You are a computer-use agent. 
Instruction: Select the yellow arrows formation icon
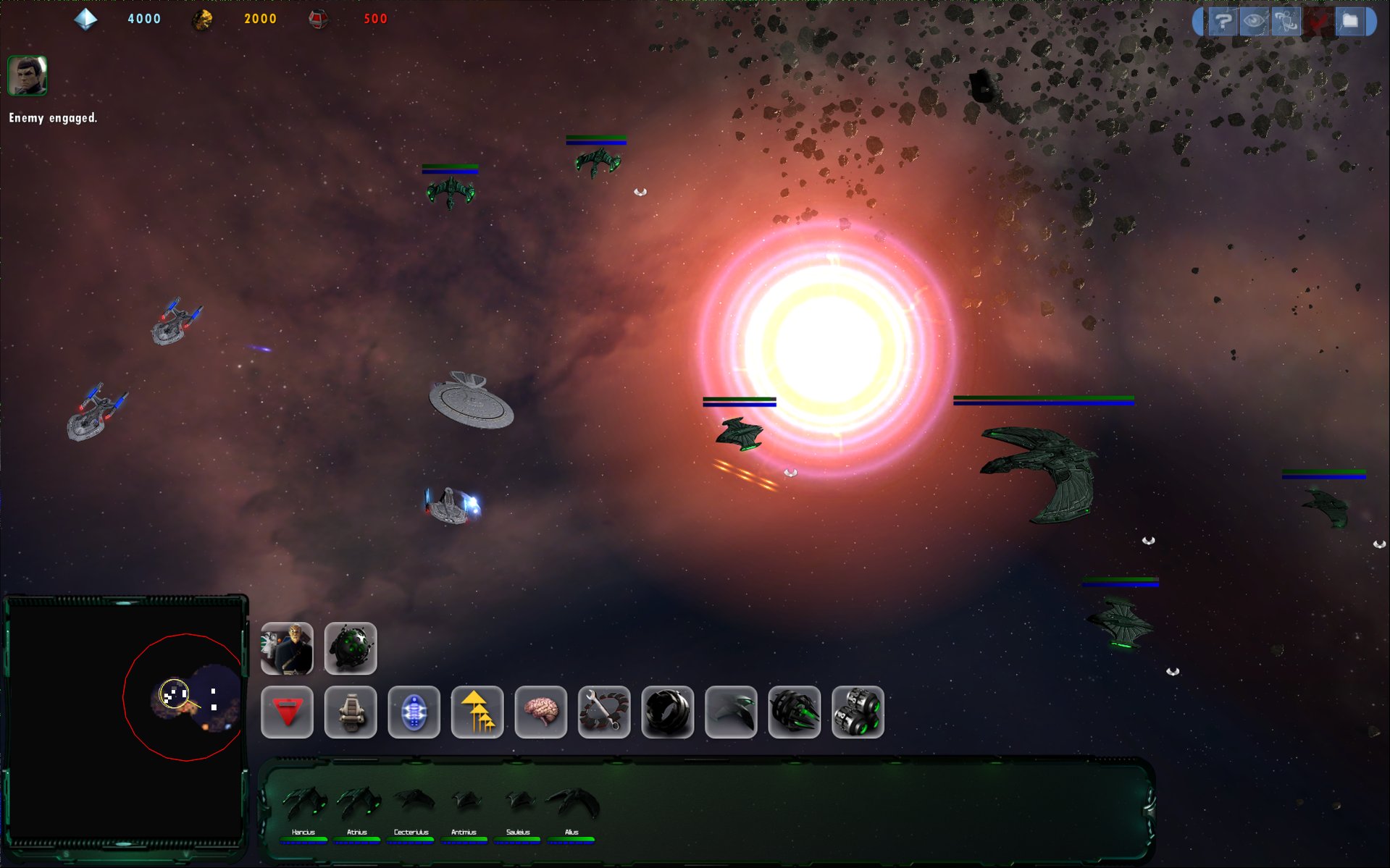477,712
